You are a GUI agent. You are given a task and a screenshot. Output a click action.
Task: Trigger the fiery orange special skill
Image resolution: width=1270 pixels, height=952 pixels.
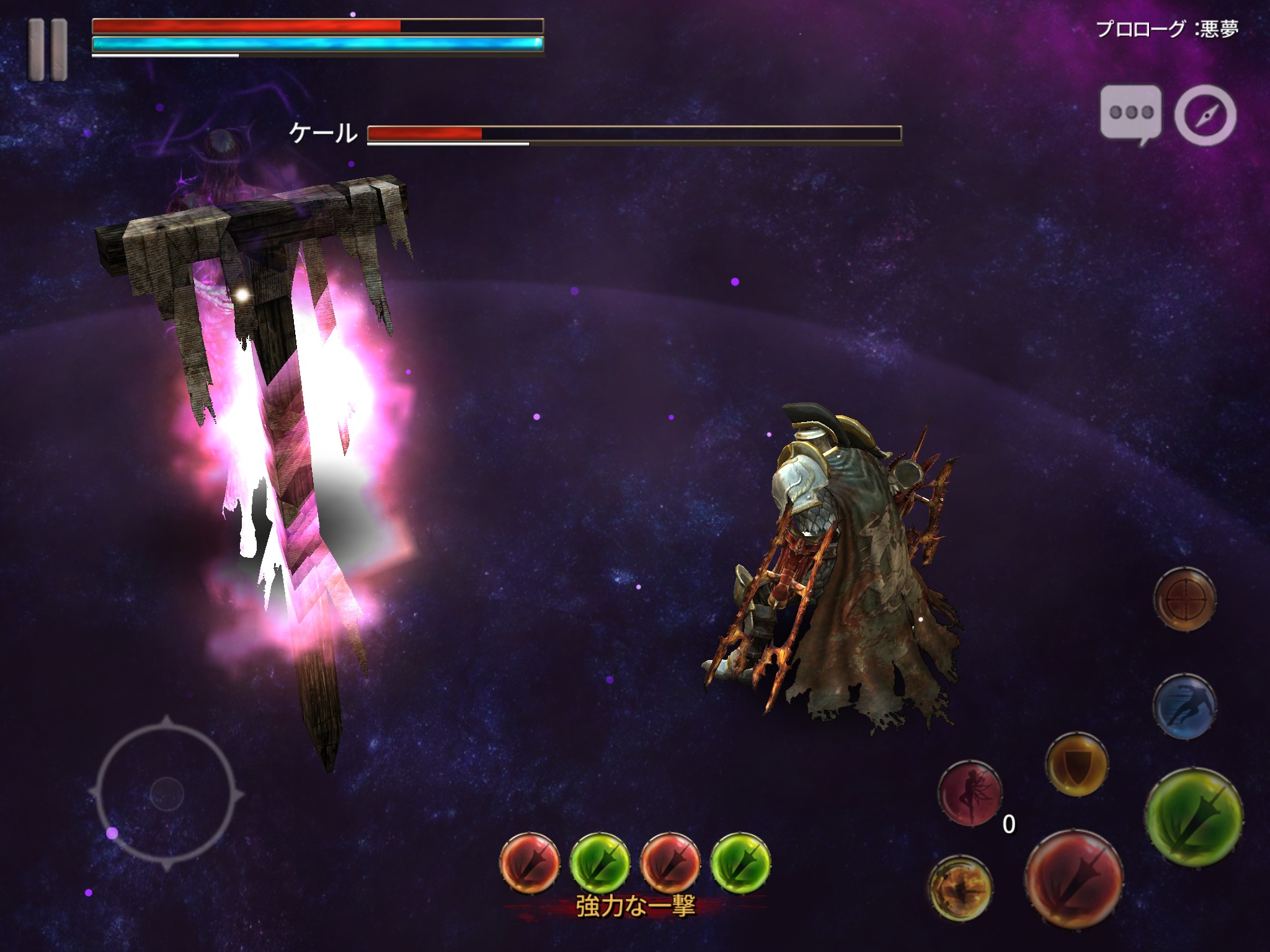(960, 888)
